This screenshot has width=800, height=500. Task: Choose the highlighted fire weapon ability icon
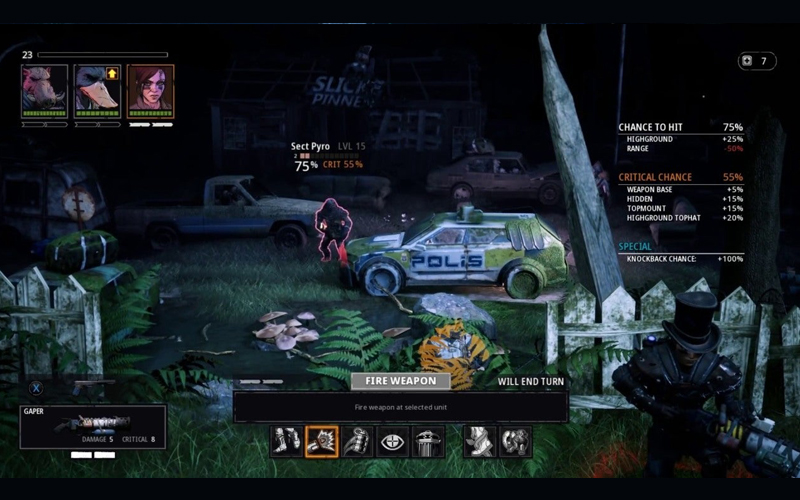[x=322, y=441]
